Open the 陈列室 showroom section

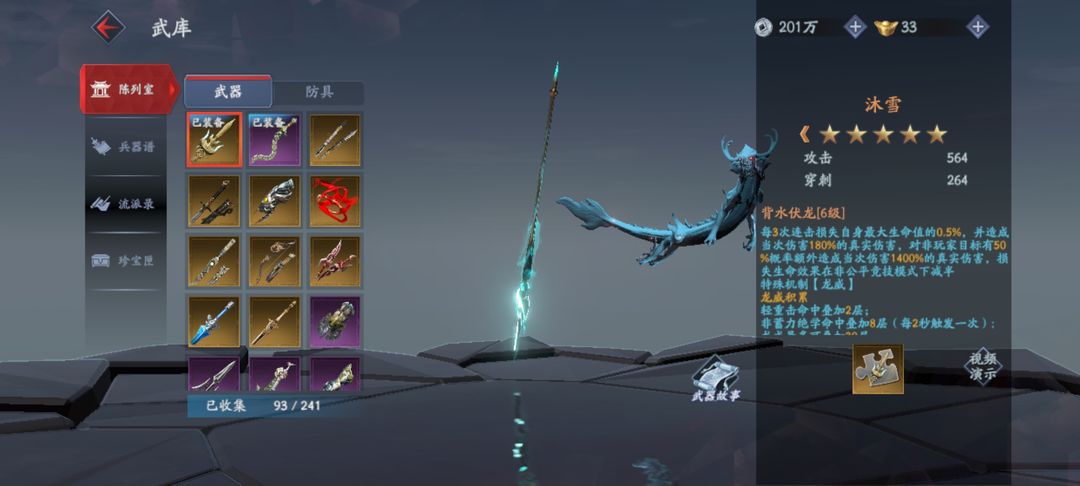pos(128,90)
